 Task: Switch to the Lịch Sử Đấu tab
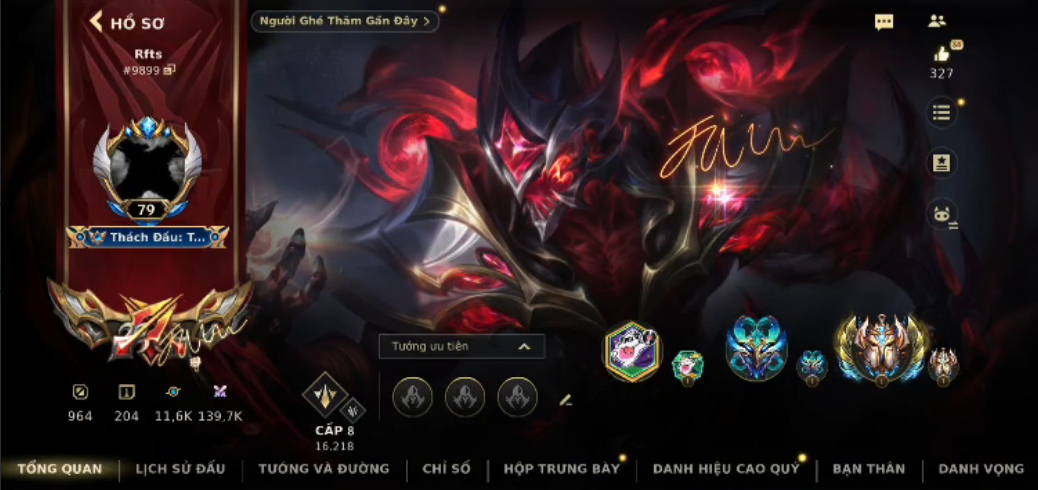tap(180, 469)
